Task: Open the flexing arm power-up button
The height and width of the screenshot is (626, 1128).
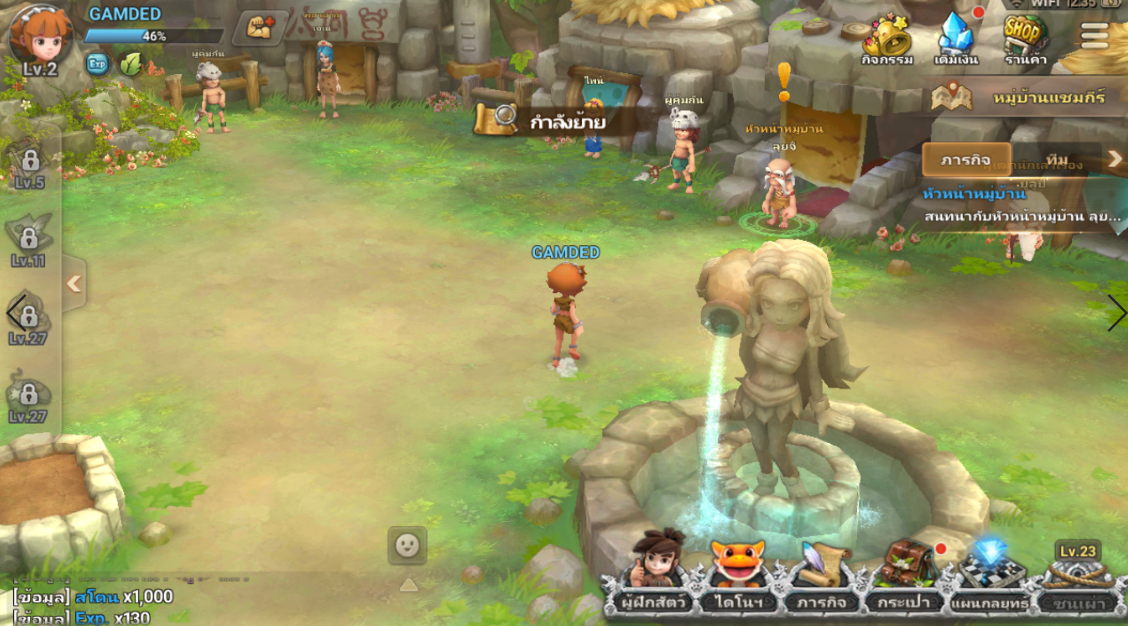Action: [260, 28]
